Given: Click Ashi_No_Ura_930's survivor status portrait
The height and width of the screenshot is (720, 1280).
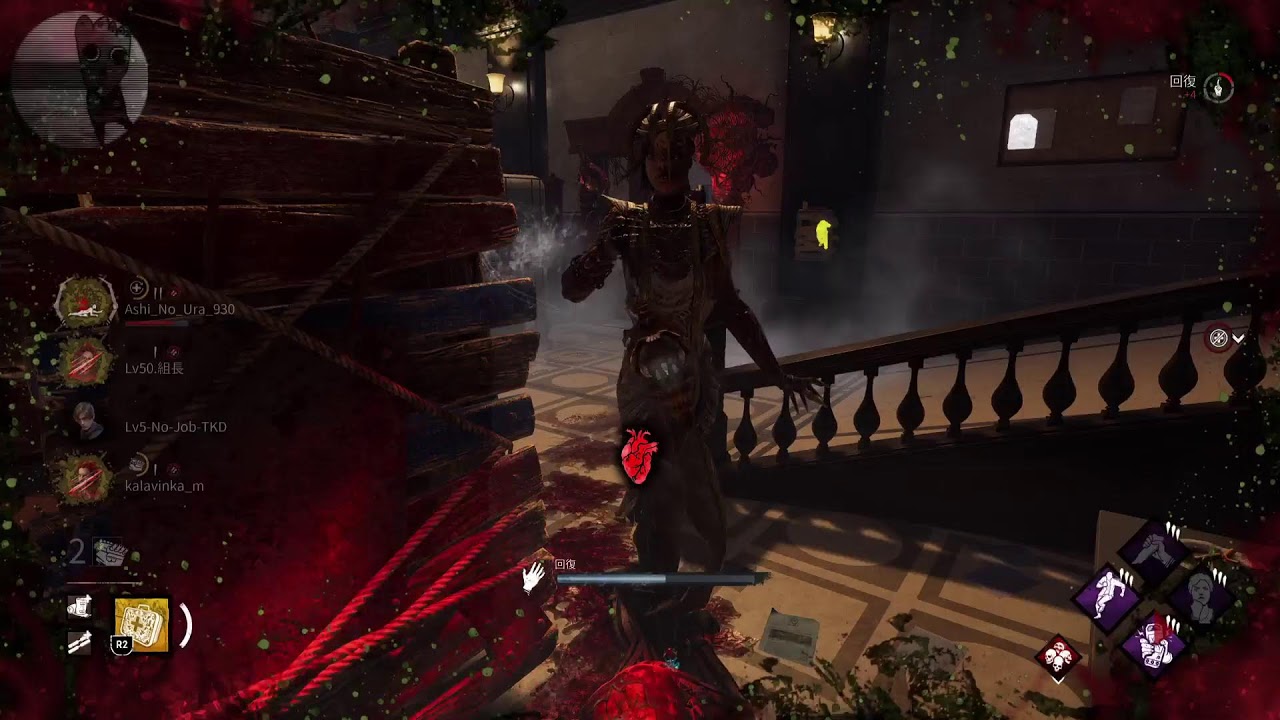Looking at the screenshot, I should 86,301.
